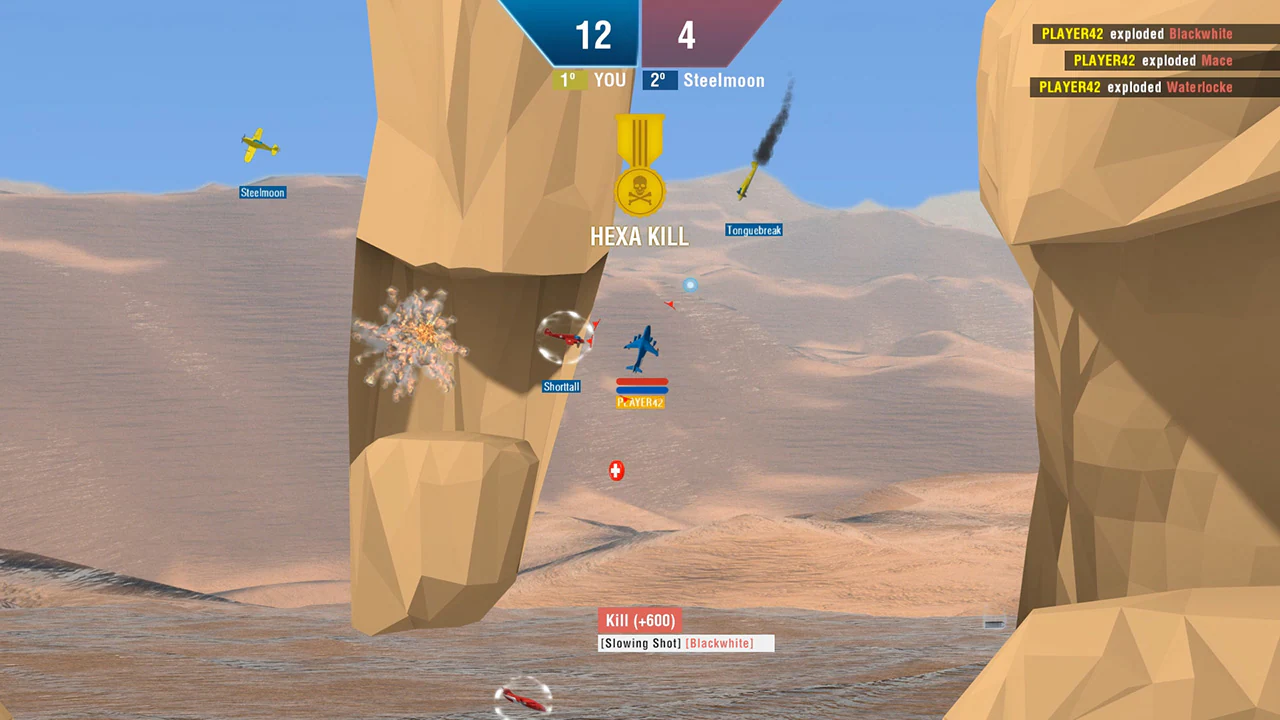The height and width of the screenshot is (720, 1280).
Task: Click the red biplane at the bottom
Action: tap(522, 701)
